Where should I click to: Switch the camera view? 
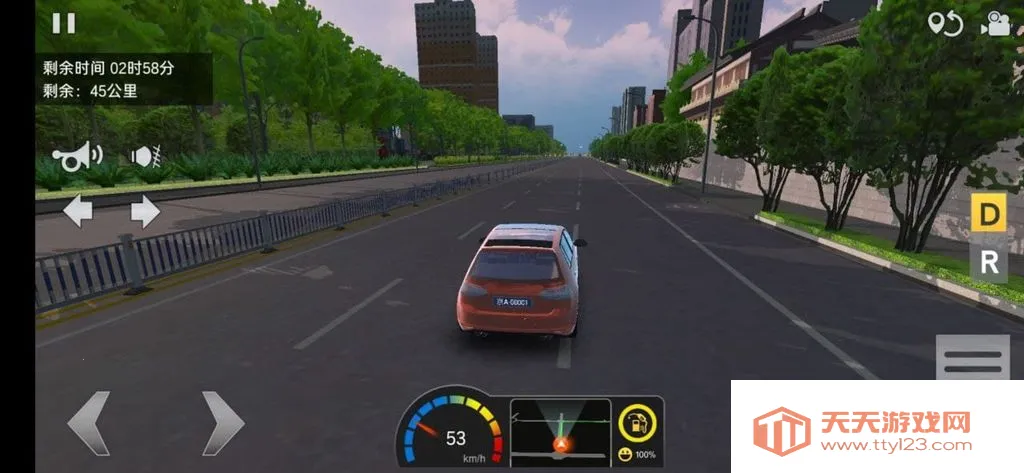996,24
